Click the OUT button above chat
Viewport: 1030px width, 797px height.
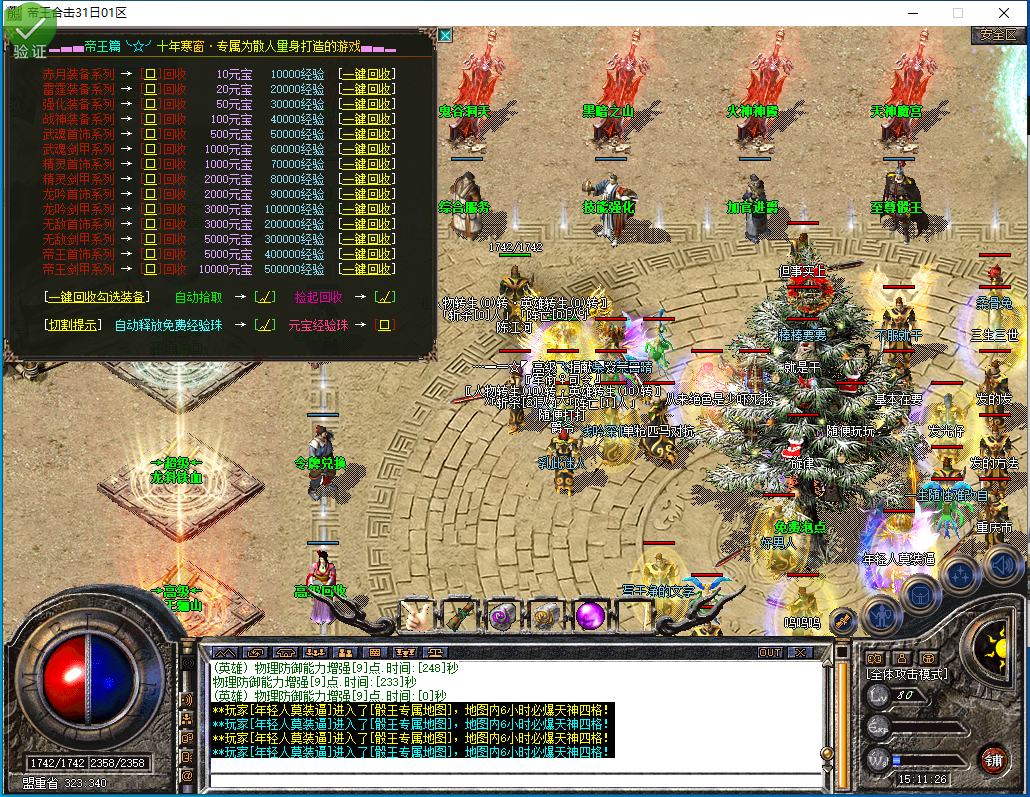pos(770,653)
